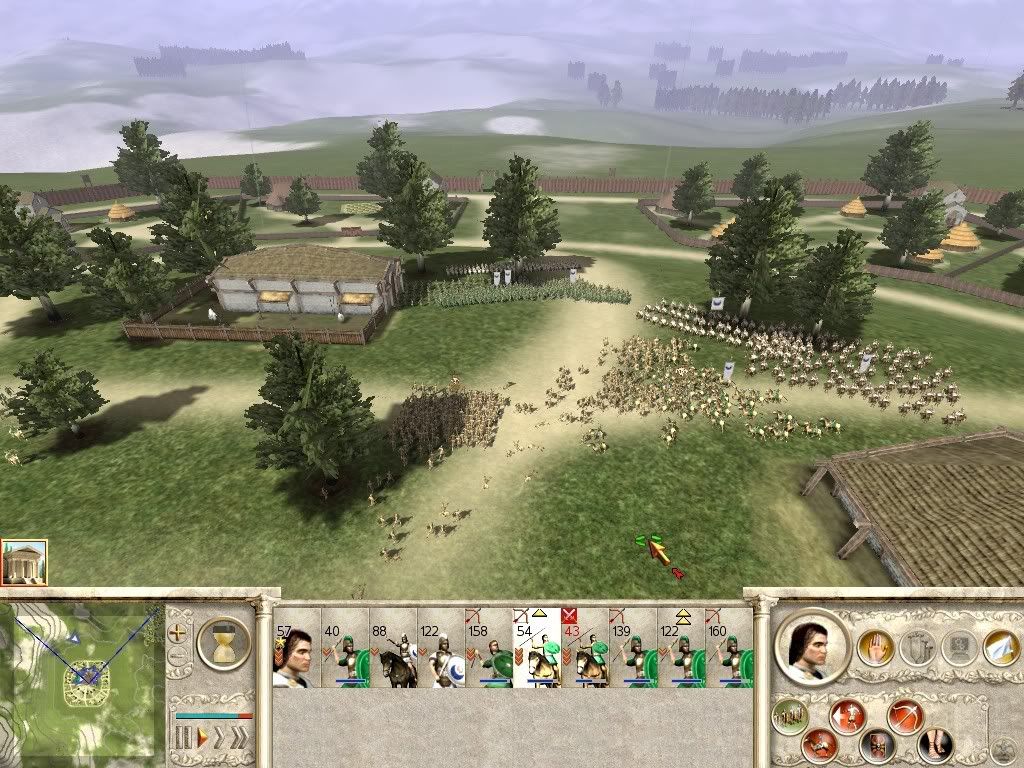Zoom out the minimap with minus button
This screenshot has height=768, width=1024.
(x=179, y=657)
